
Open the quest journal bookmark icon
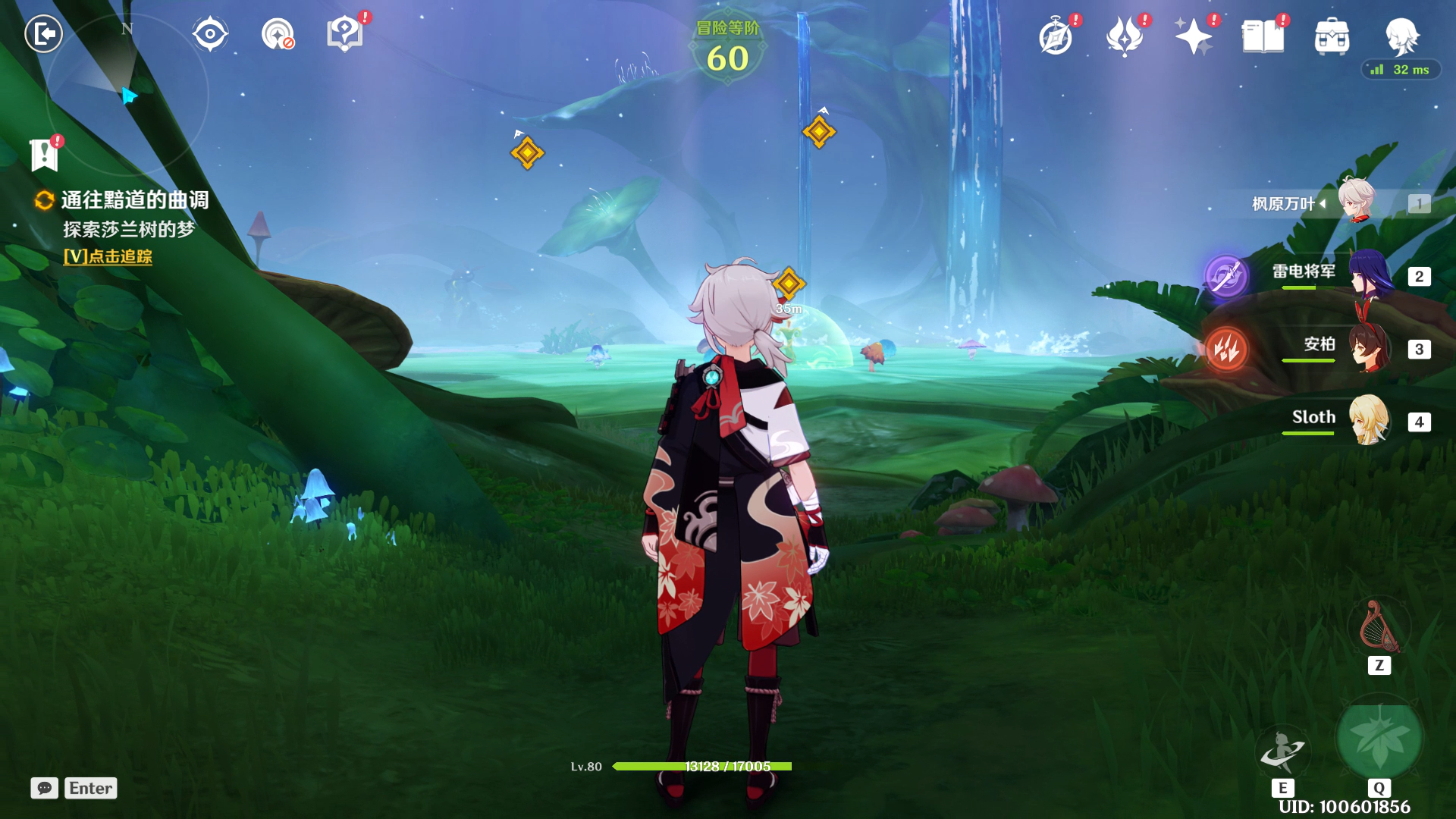(45, 155)
